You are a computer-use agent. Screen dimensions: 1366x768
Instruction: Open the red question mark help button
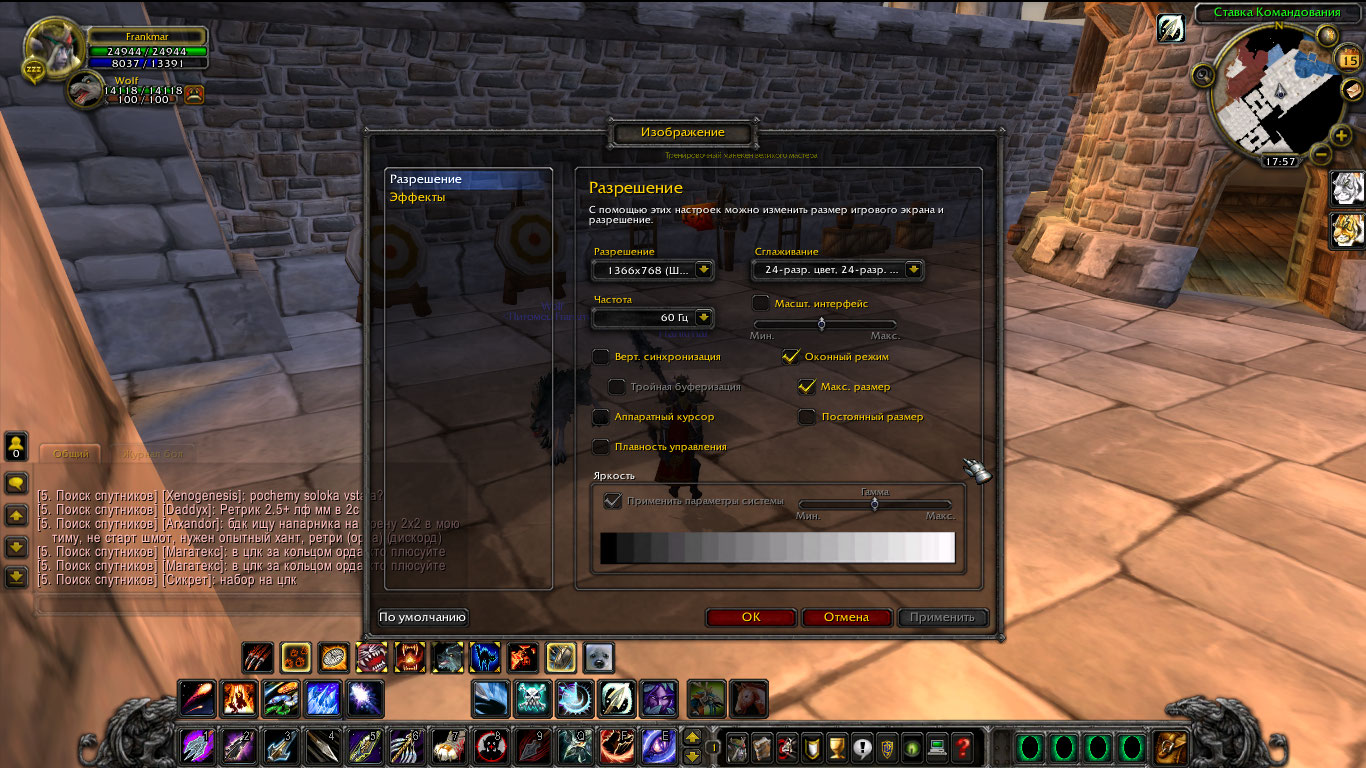962,746
